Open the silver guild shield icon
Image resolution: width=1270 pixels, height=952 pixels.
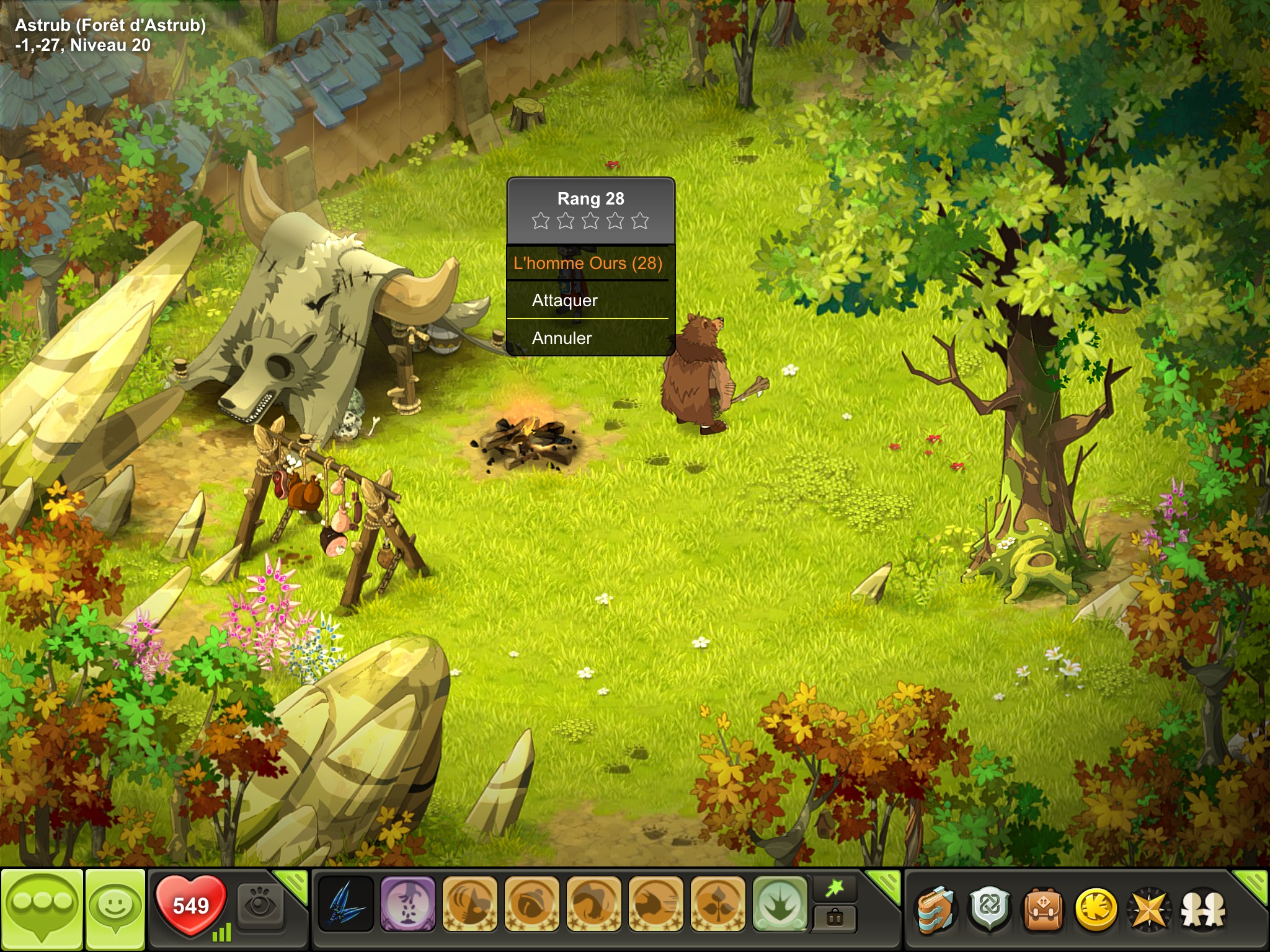point(990,909)
